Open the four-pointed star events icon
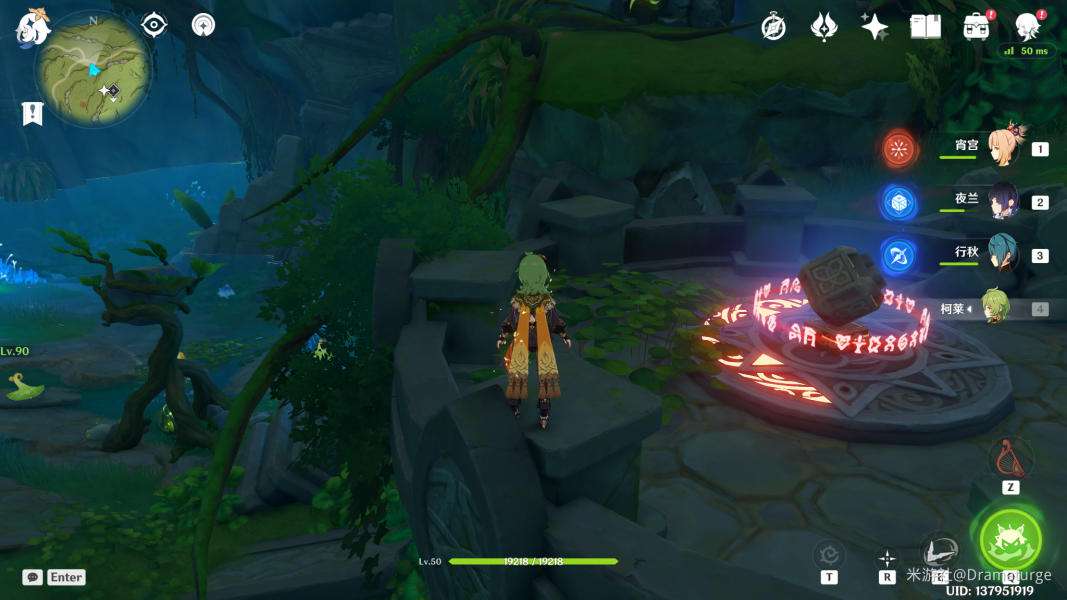 point(874,27)
